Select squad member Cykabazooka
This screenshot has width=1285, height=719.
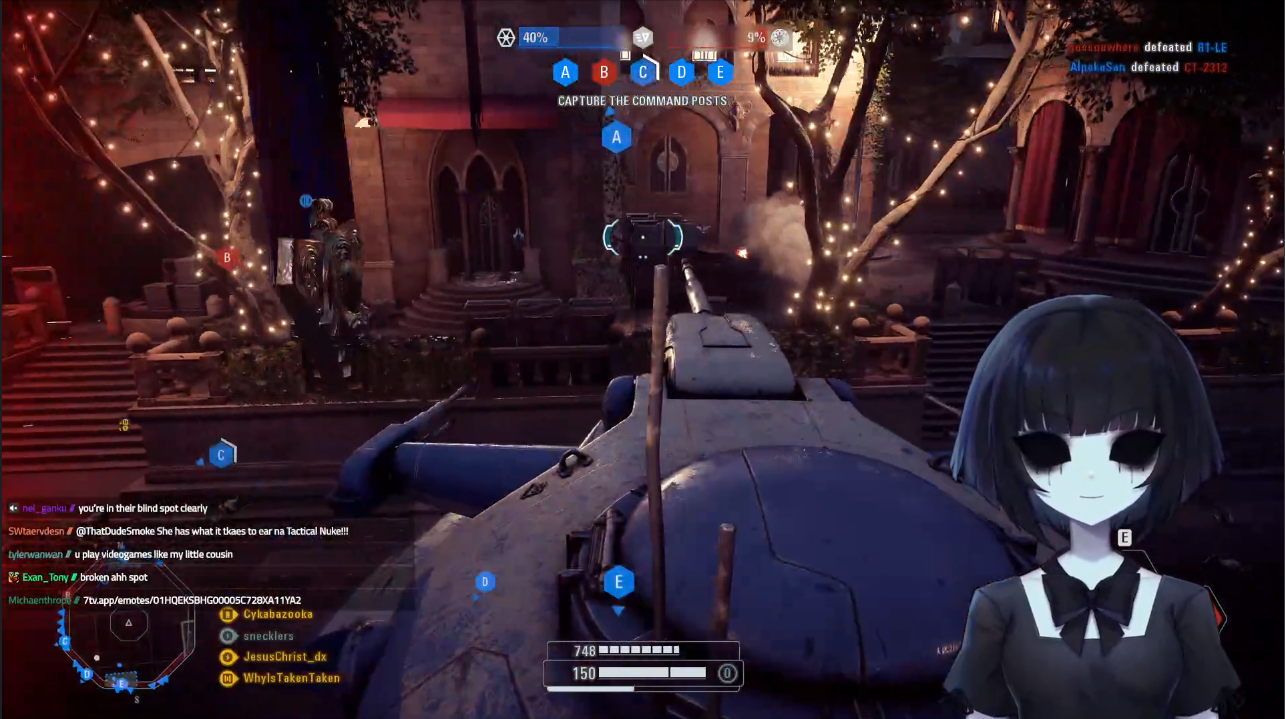coord(277,614)
